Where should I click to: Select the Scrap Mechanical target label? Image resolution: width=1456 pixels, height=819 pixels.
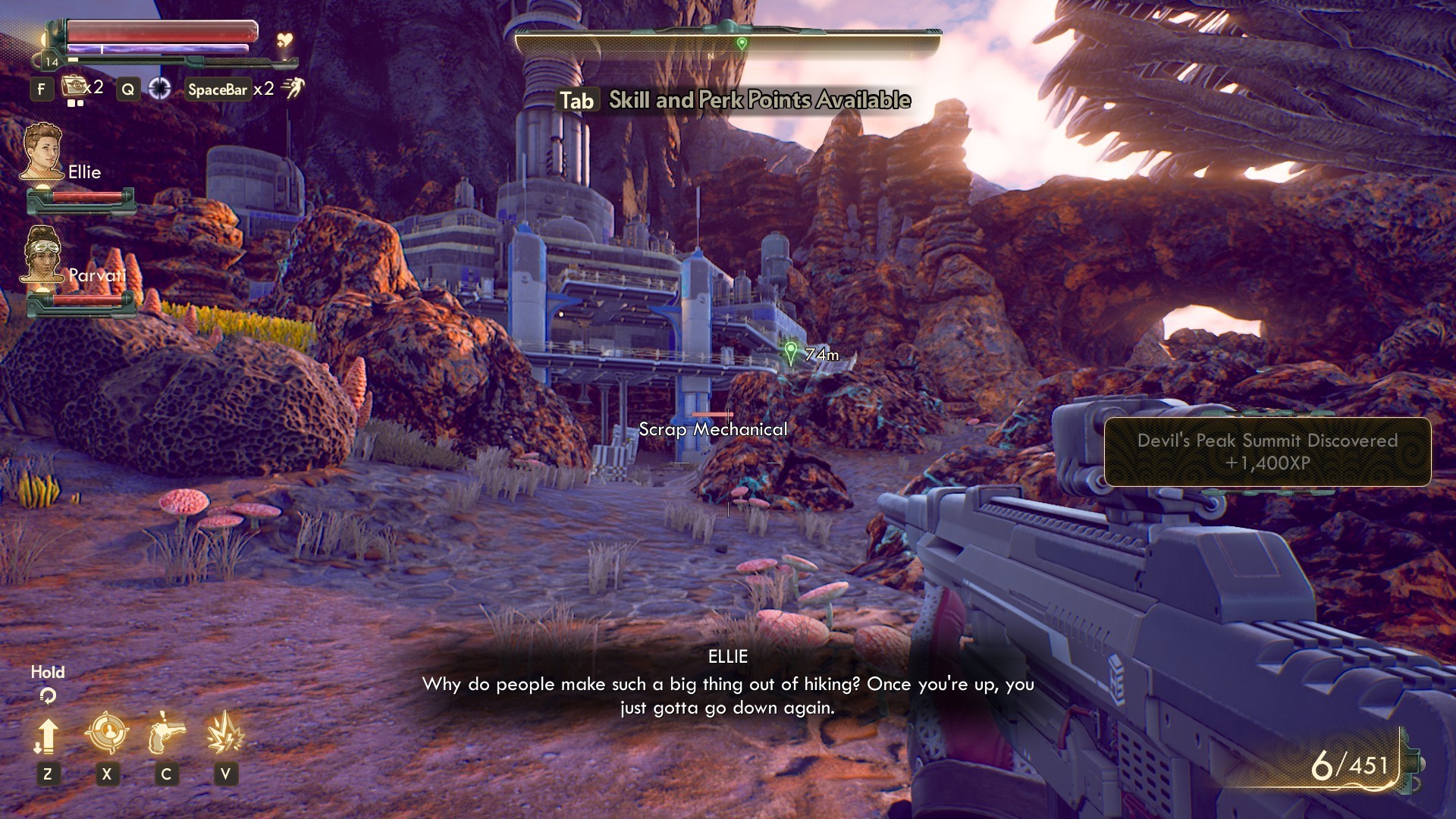(711, 430)
